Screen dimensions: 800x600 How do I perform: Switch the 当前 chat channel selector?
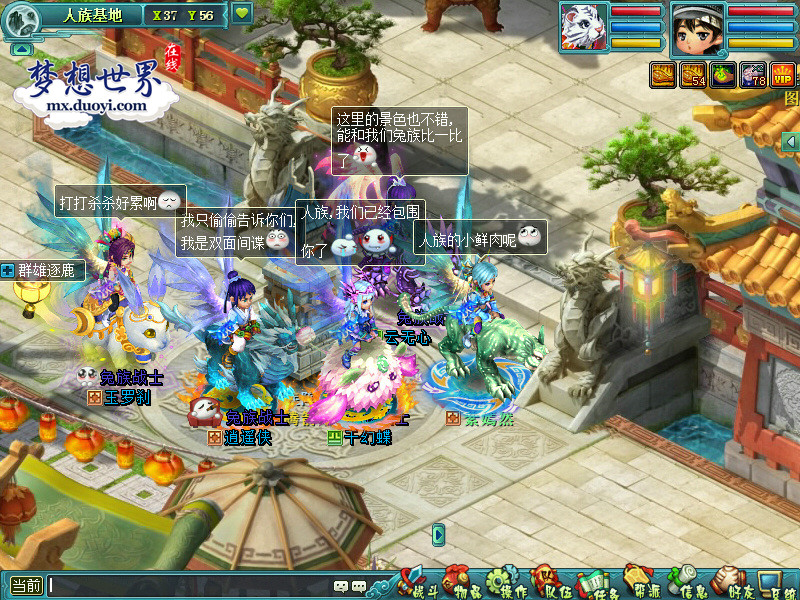click(x=26, y=586)
